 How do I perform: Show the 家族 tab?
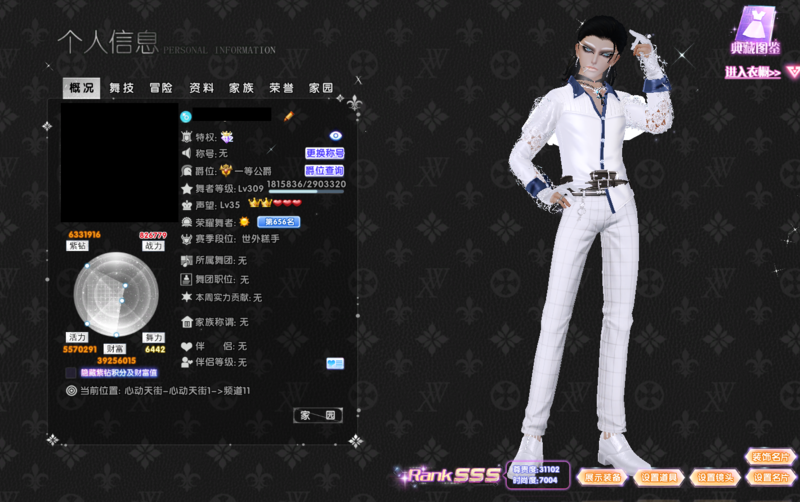pos(241,88)
